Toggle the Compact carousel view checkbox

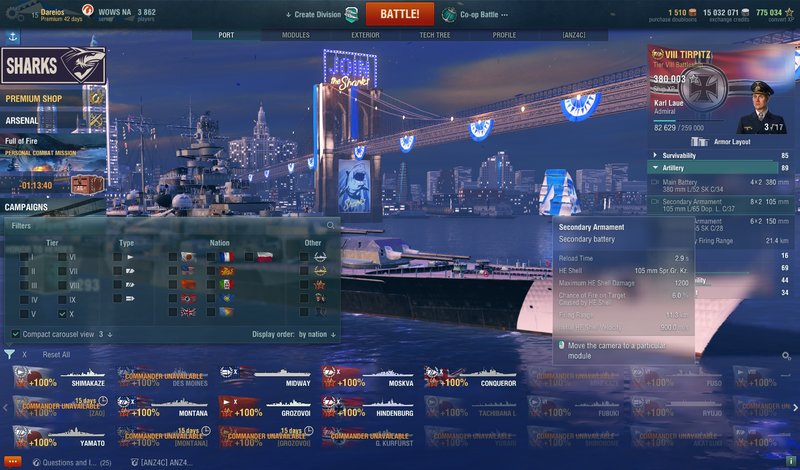(x=15, y=334)
